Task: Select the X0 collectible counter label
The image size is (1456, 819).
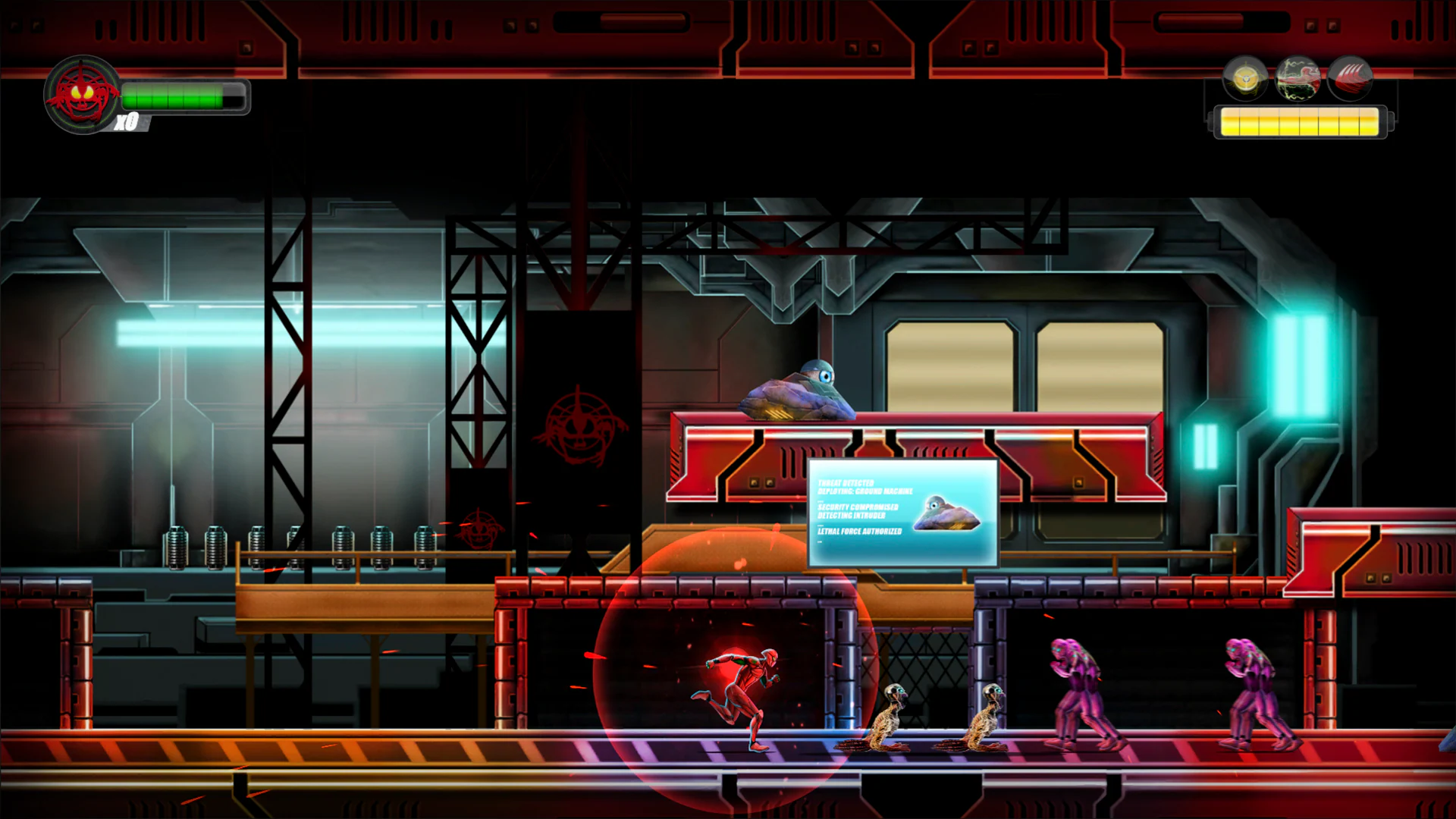Action: tap(129, 120)
